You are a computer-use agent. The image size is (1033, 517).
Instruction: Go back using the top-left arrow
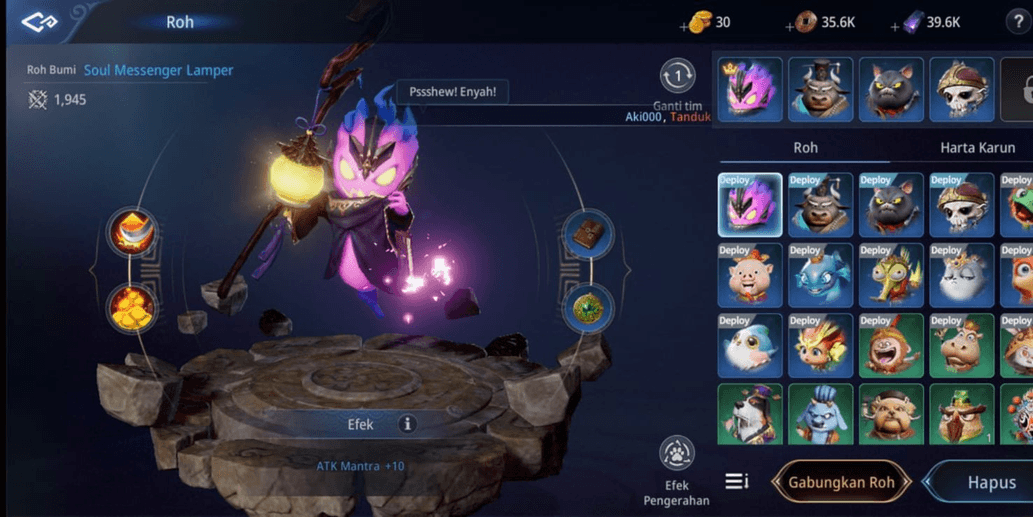40,21
